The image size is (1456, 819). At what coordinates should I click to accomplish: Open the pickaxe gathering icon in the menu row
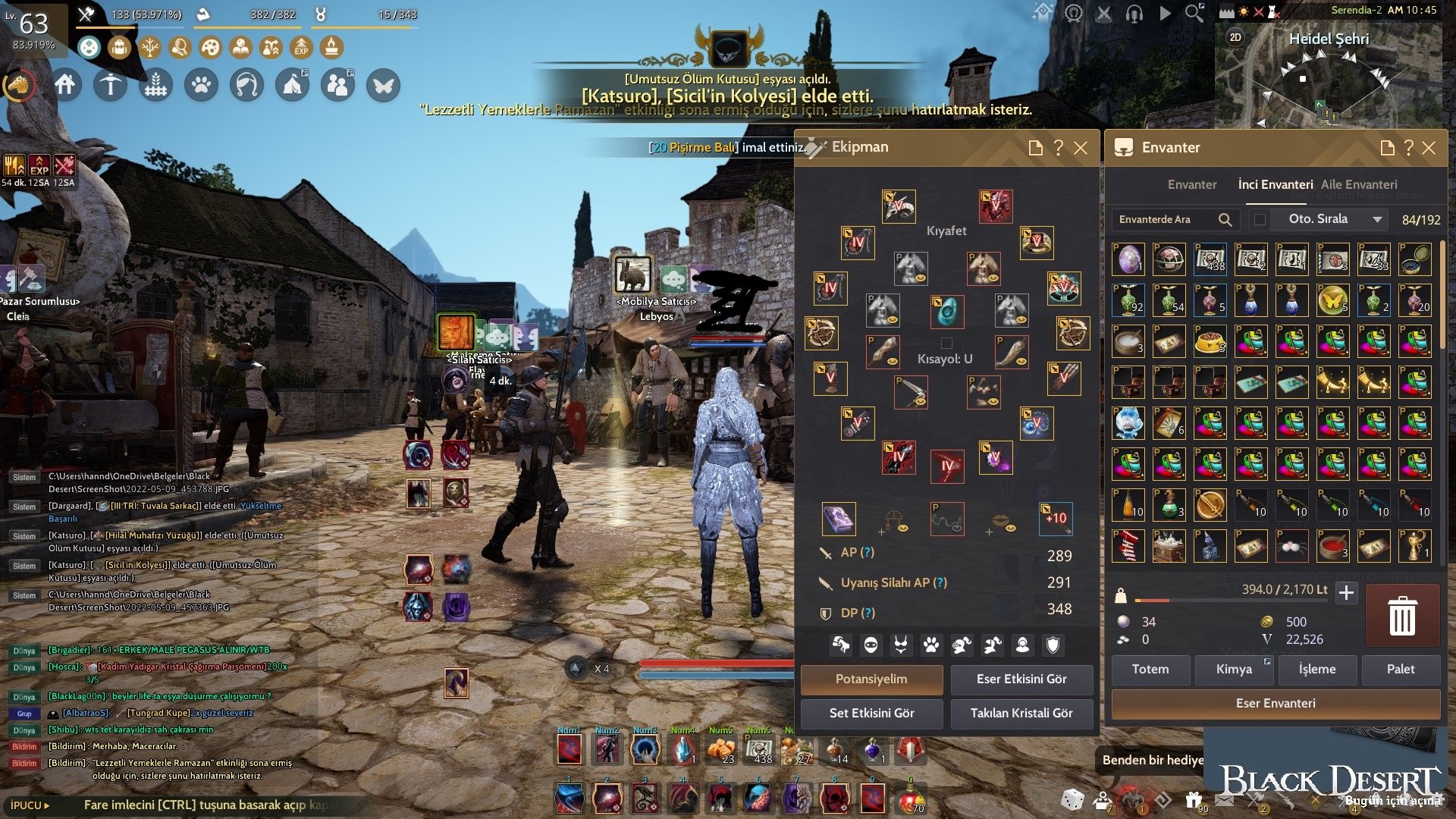[111, 84]
